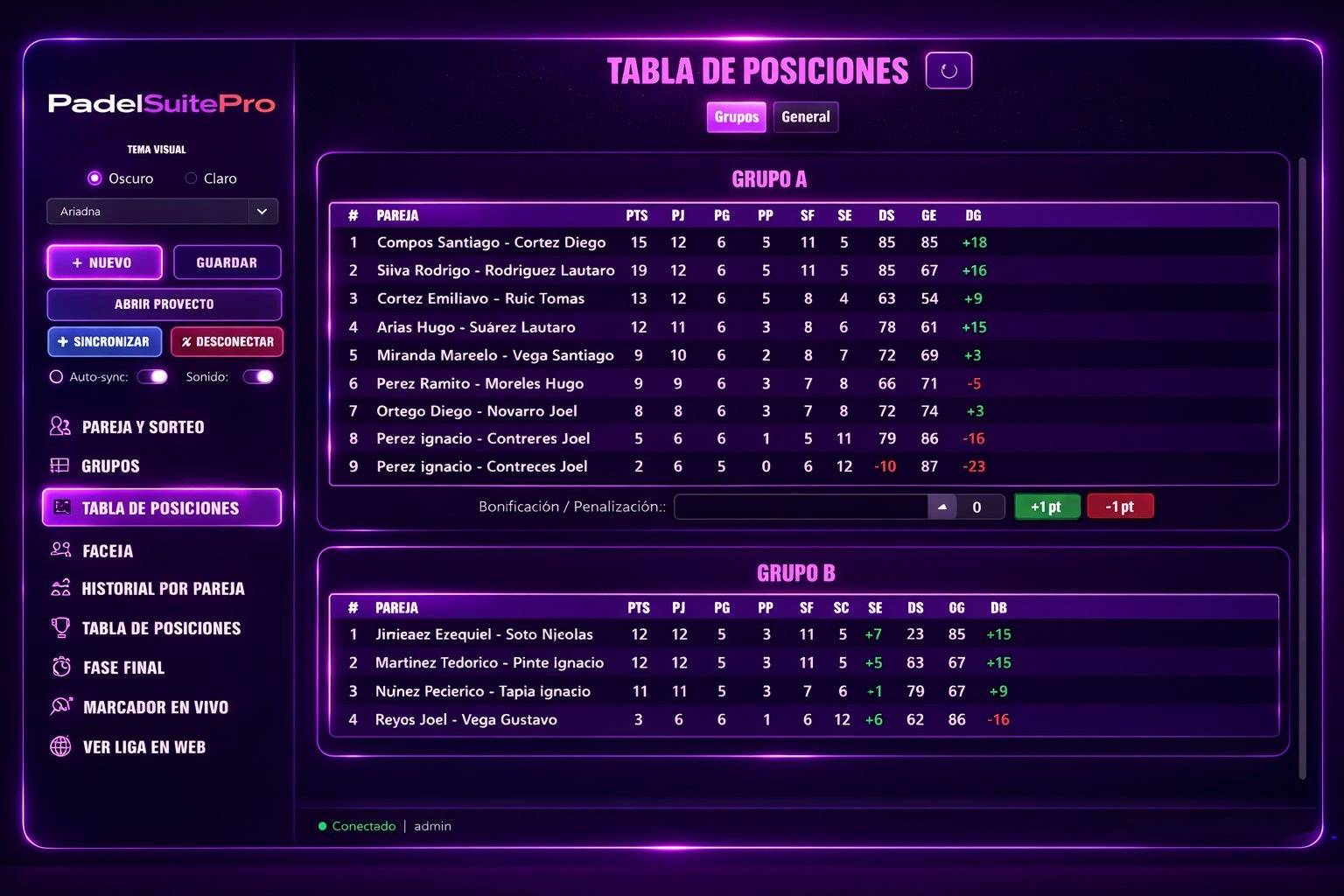The width and height of the screenshot is (1344, 896).
Task: Enable the Auto-sync toggle
Action: click(x=152, y=376)
